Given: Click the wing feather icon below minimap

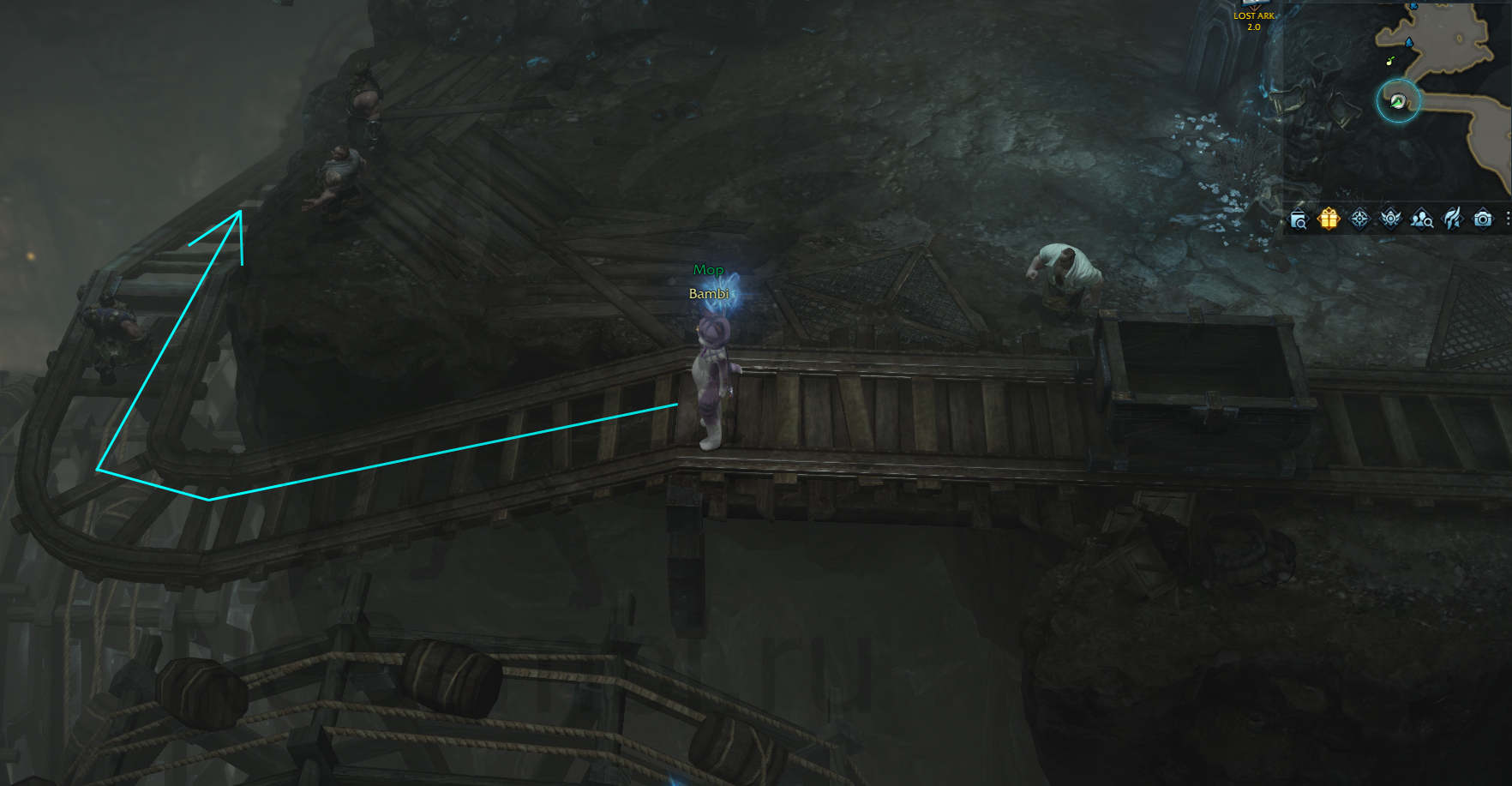Looking at the screenshot, I should click(1452, 219).
